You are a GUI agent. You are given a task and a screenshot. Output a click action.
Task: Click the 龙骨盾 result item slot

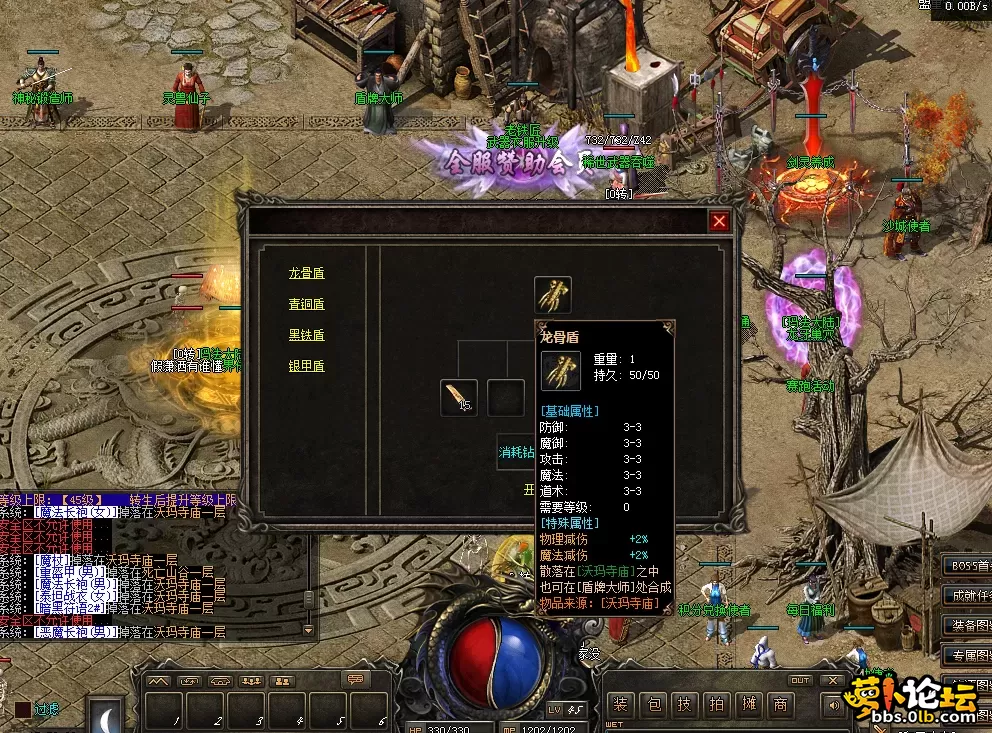coord(553,295)
